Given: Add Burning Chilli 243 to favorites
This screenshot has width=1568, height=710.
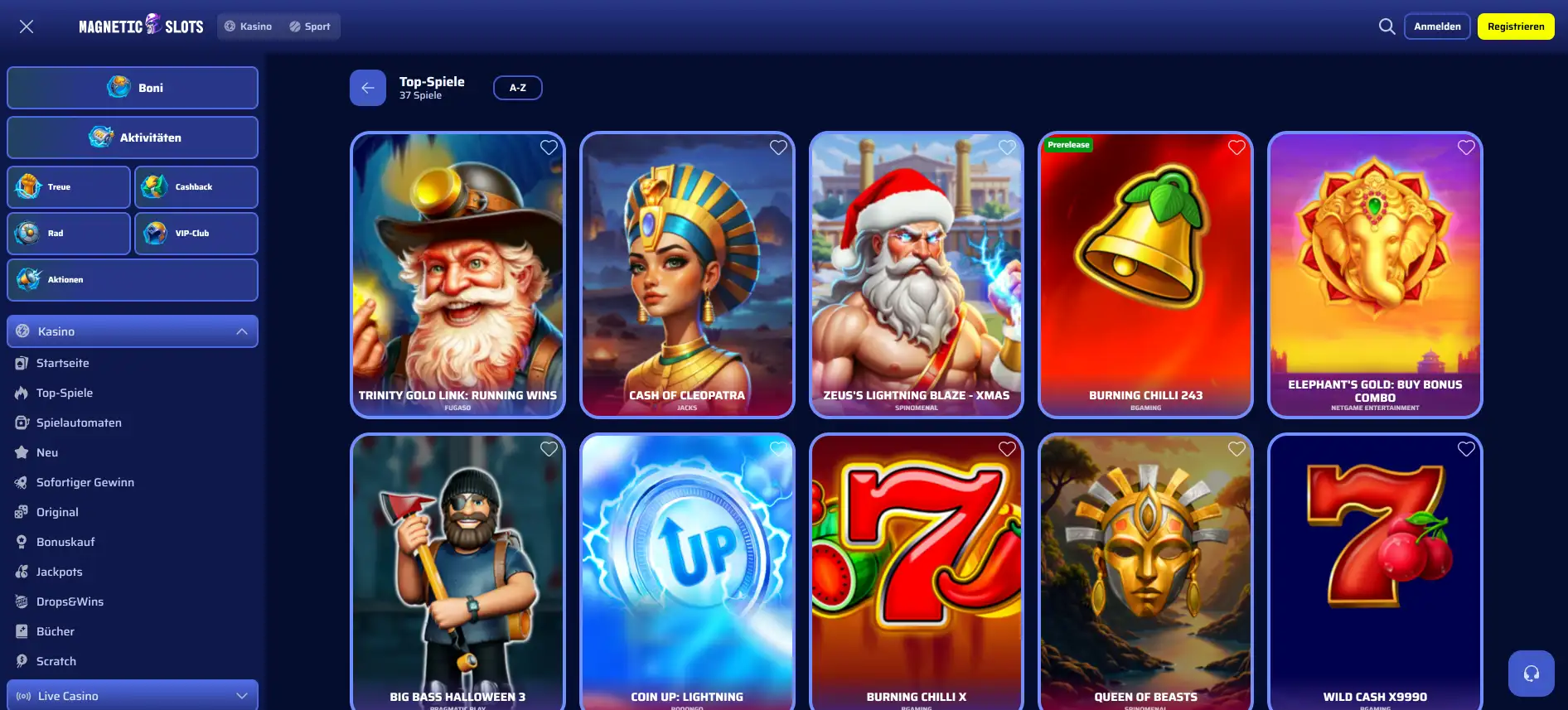Looking at the screenshot, I should [x=1236, y=147].
